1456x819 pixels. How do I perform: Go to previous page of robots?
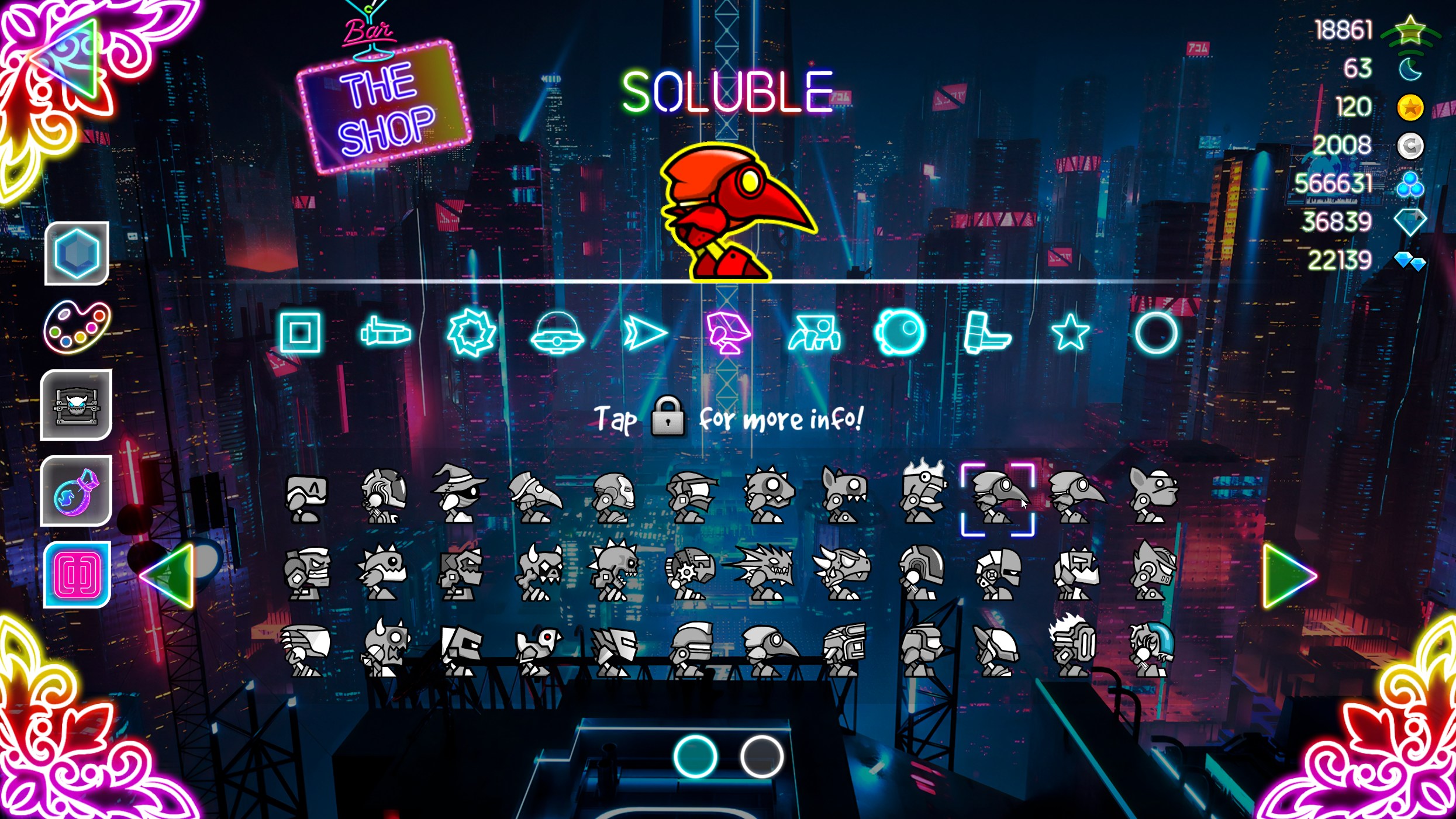click(168, 576)
